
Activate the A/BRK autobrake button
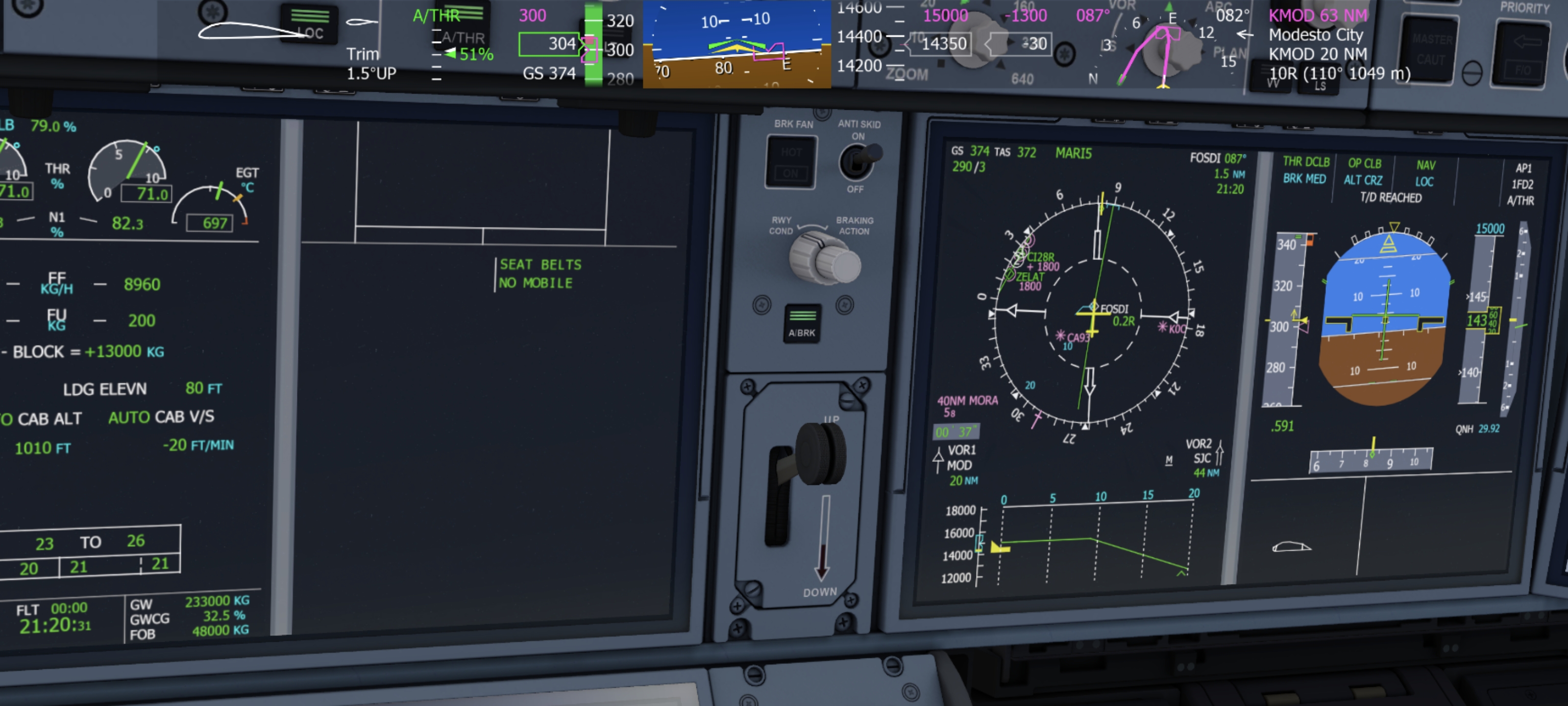pos(802,323)
